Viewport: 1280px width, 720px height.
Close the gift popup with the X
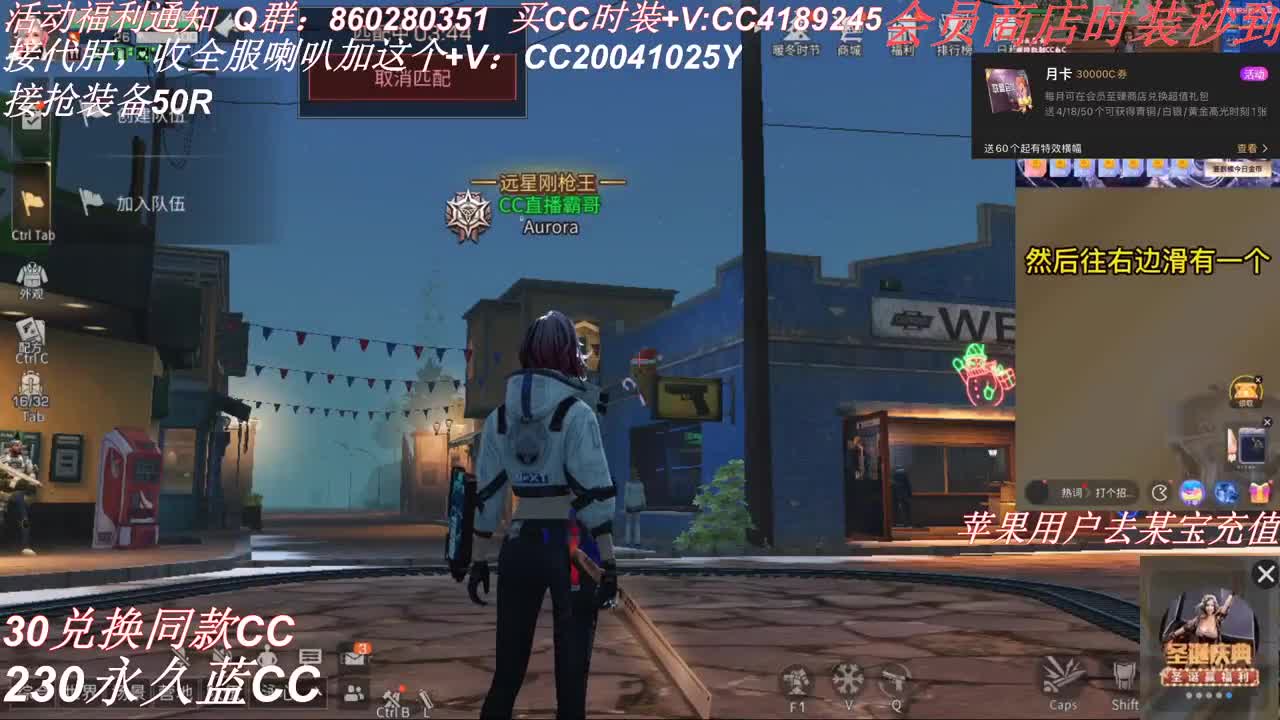coord(1263,574)
